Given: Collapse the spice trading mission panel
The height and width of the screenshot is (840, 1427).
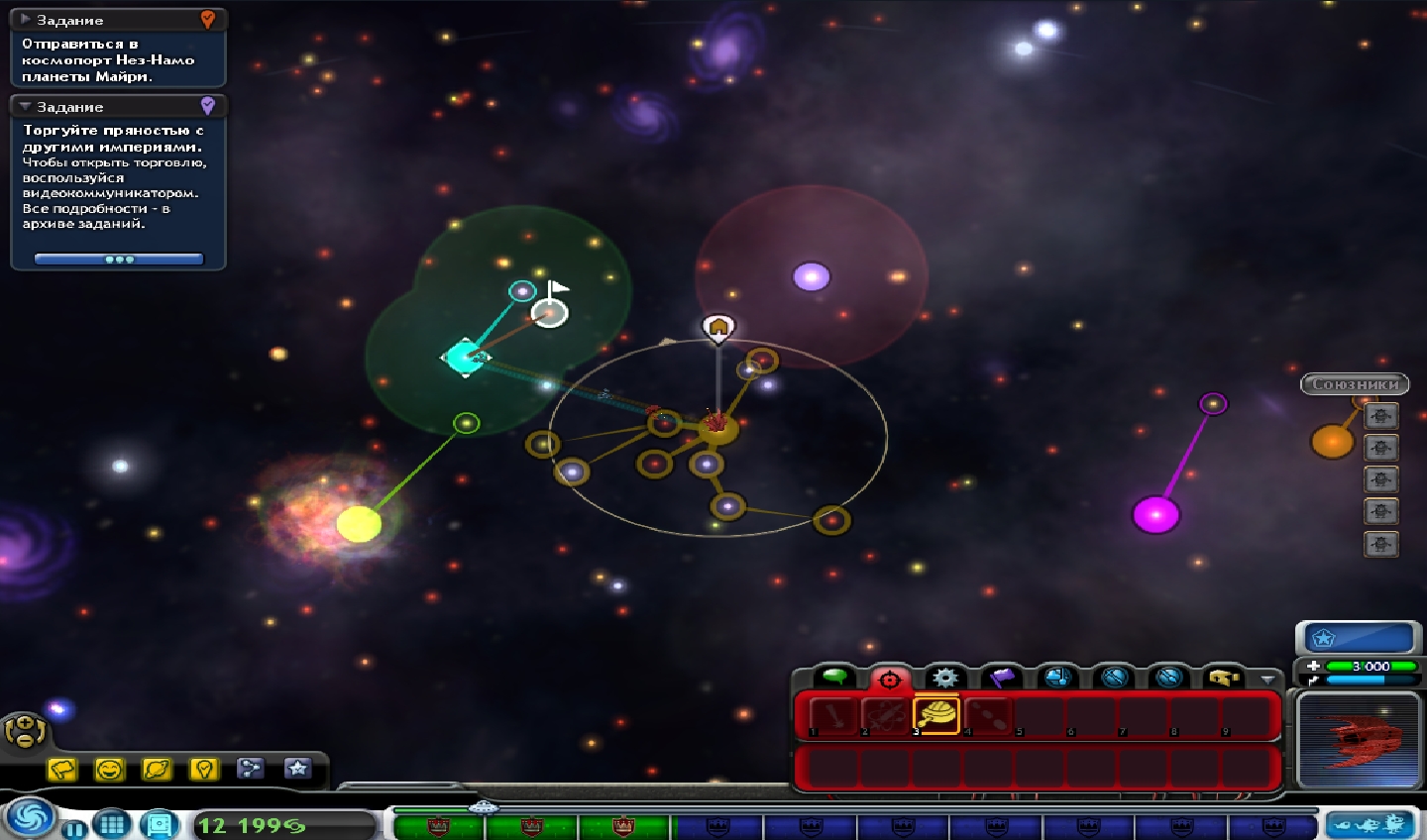Looking at the screenshot, I should click(x=26, y=106).
